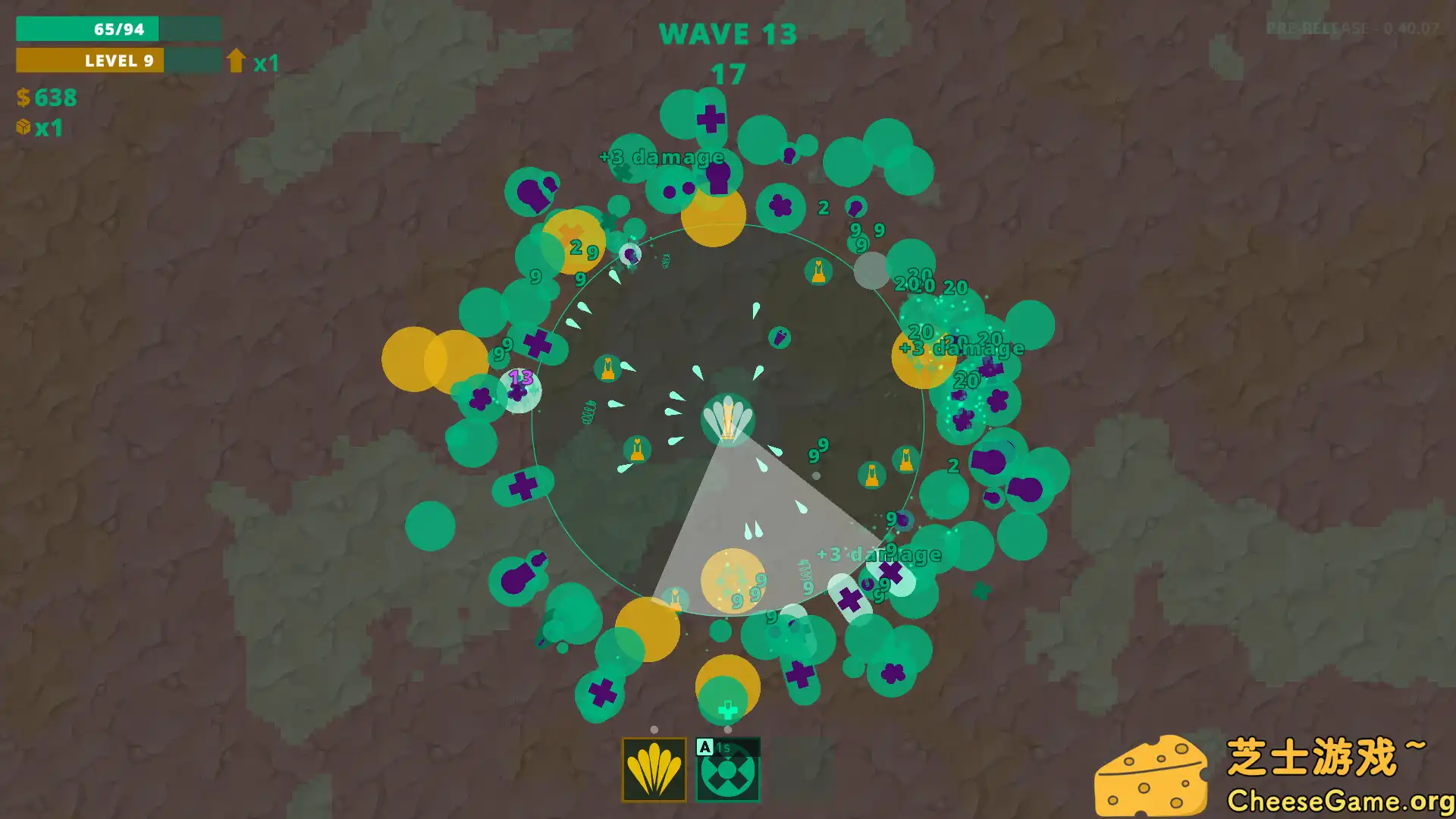Click the upgrade arrow next to x1

pyautogui.click(x=236, y=61)
